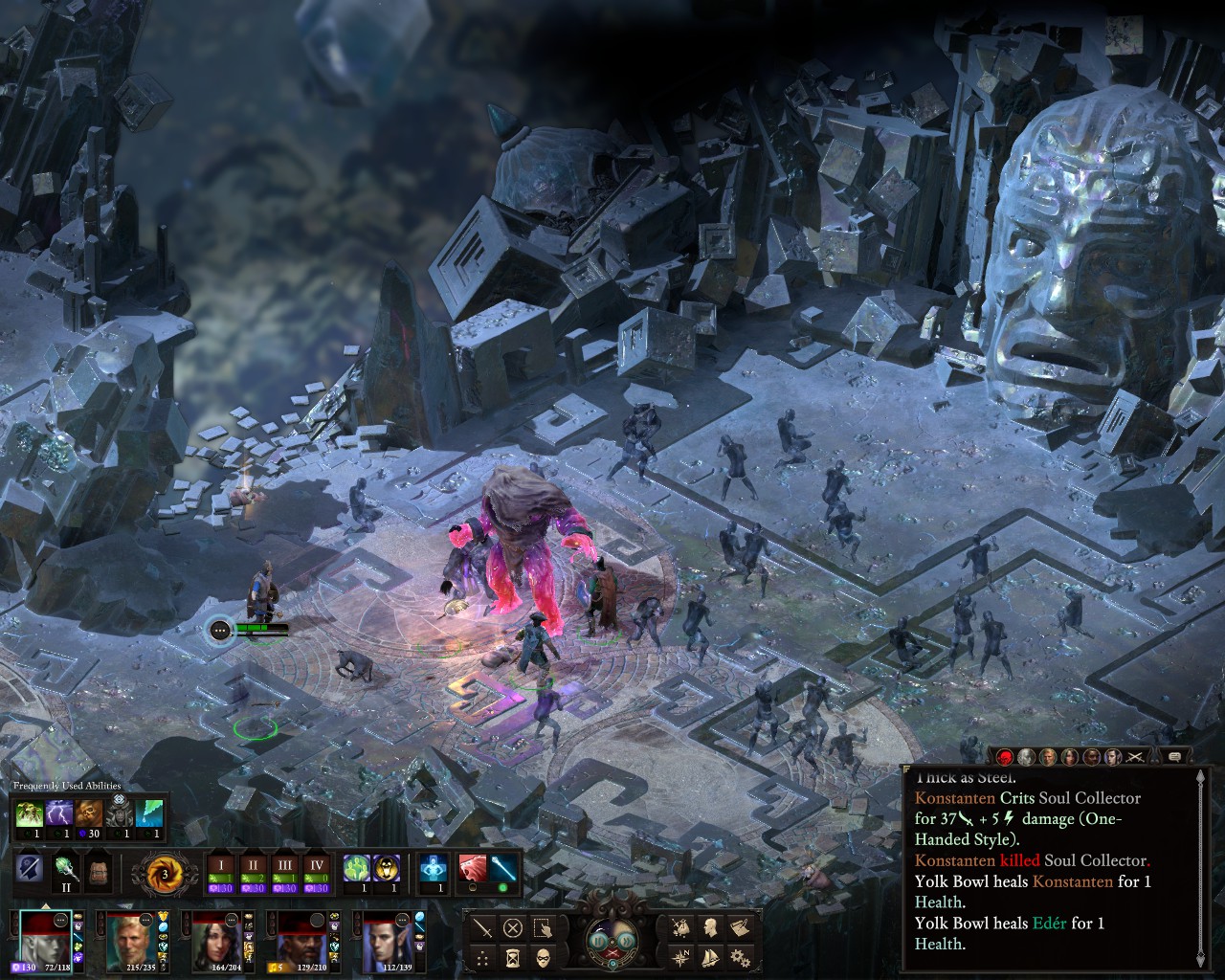Open game options with the gears icon

click(x=738, y=956)
